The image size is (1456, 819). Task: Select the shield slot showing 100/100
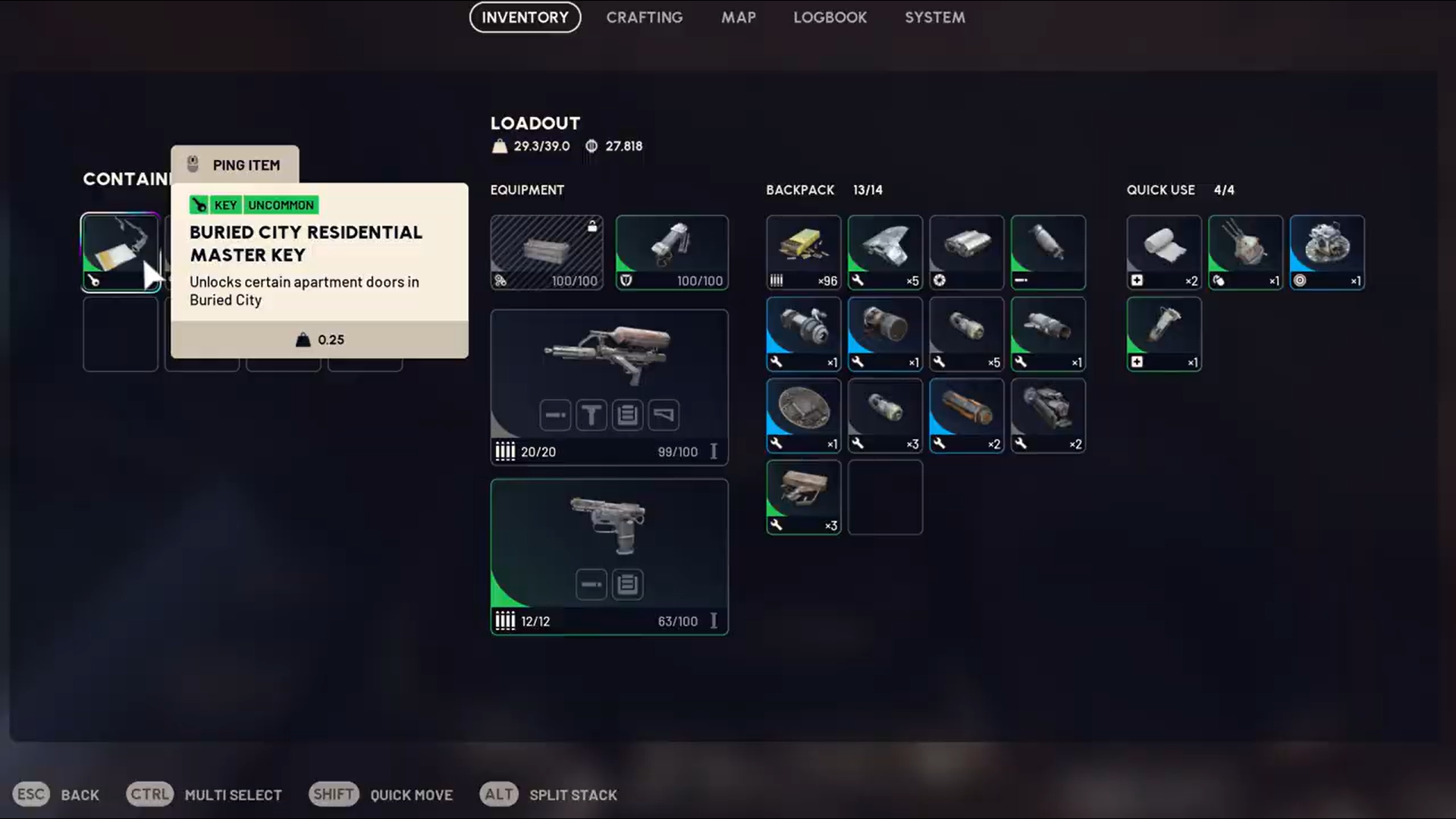[671, 253]
